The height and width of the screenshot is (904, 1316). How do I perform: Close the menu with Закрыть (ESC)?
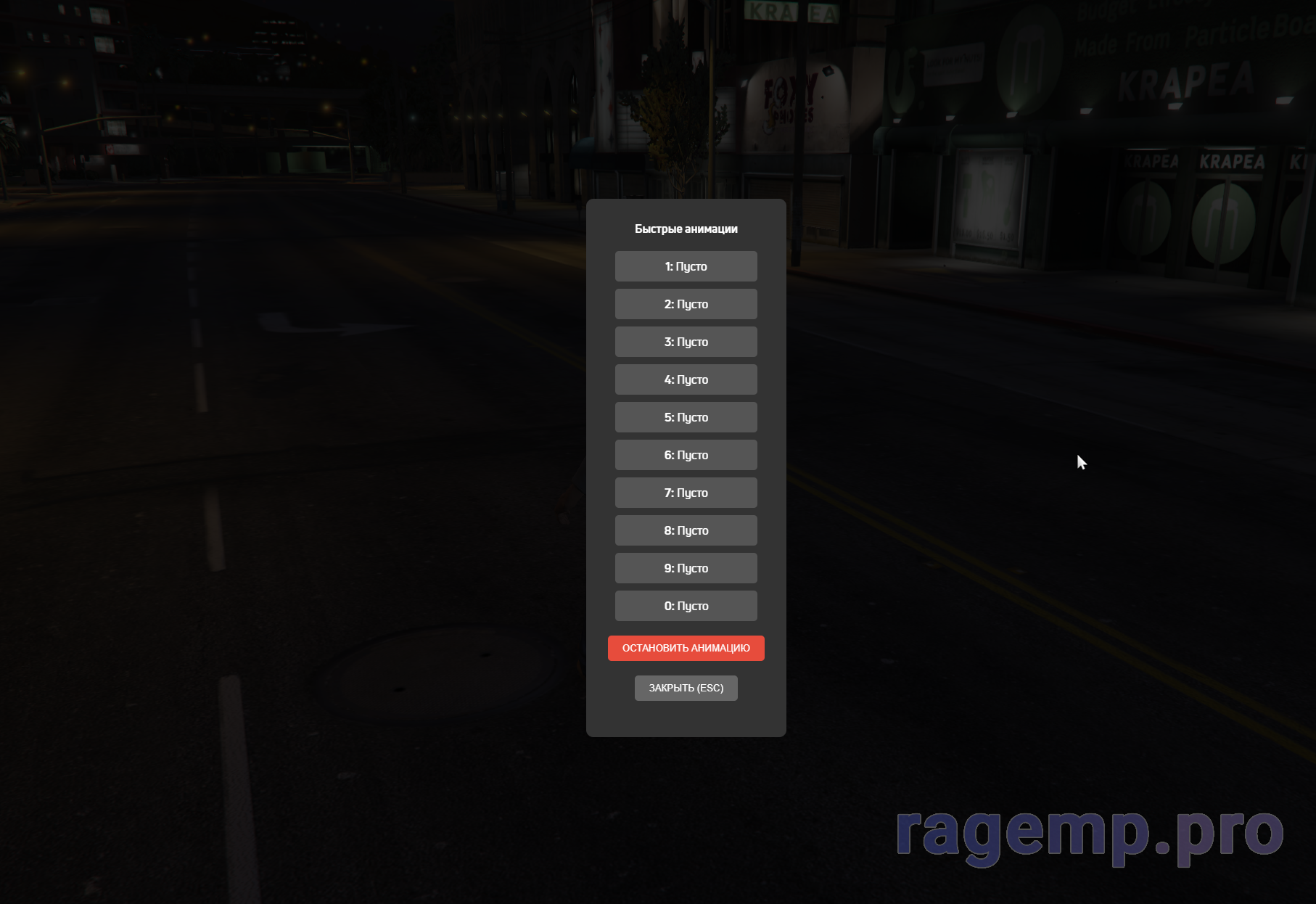click(x=686, y=688)
